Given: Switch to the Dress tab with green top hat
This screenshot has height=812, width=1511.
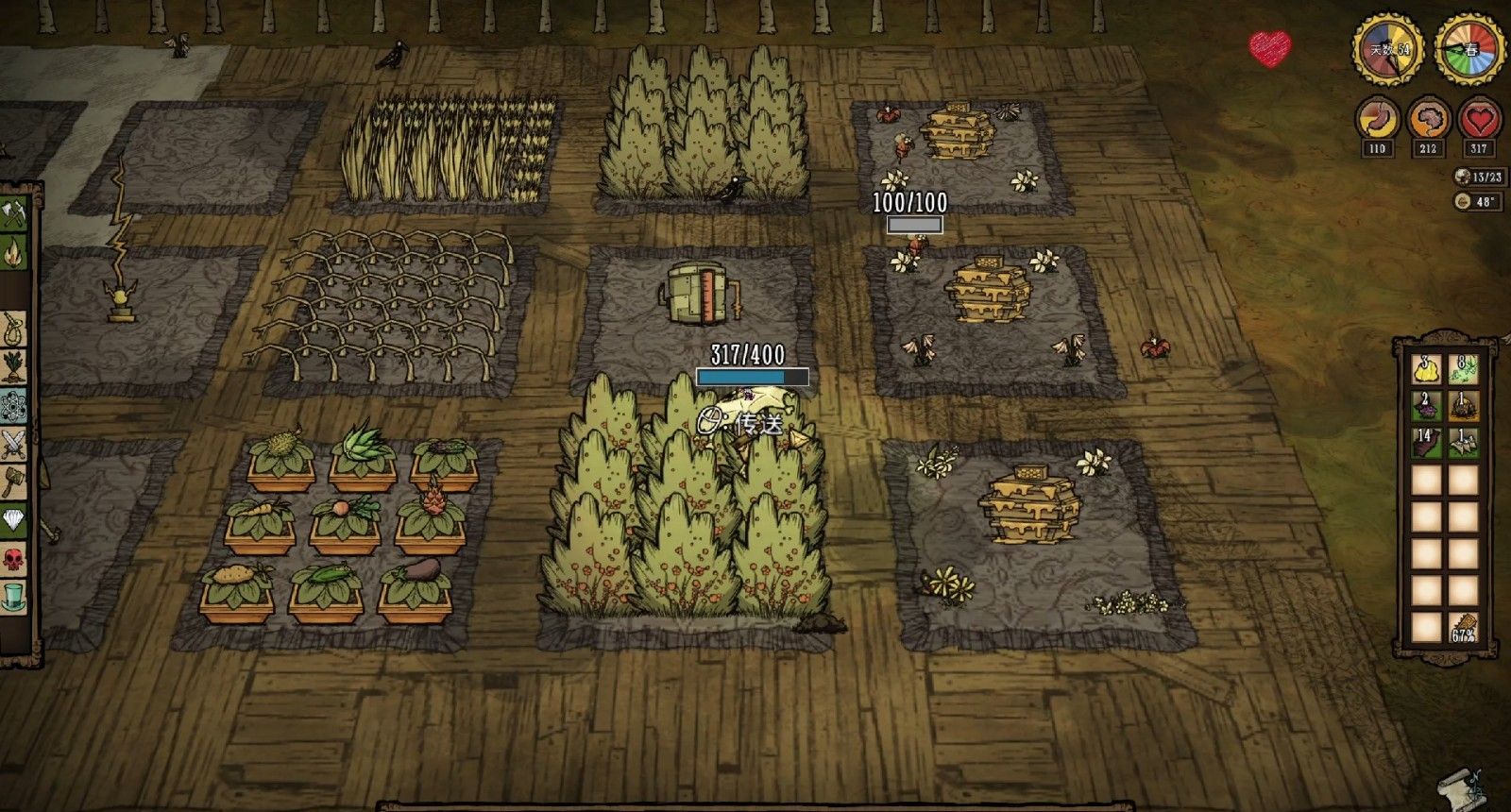Looking at the screenshot, I should tap(13, 597).
